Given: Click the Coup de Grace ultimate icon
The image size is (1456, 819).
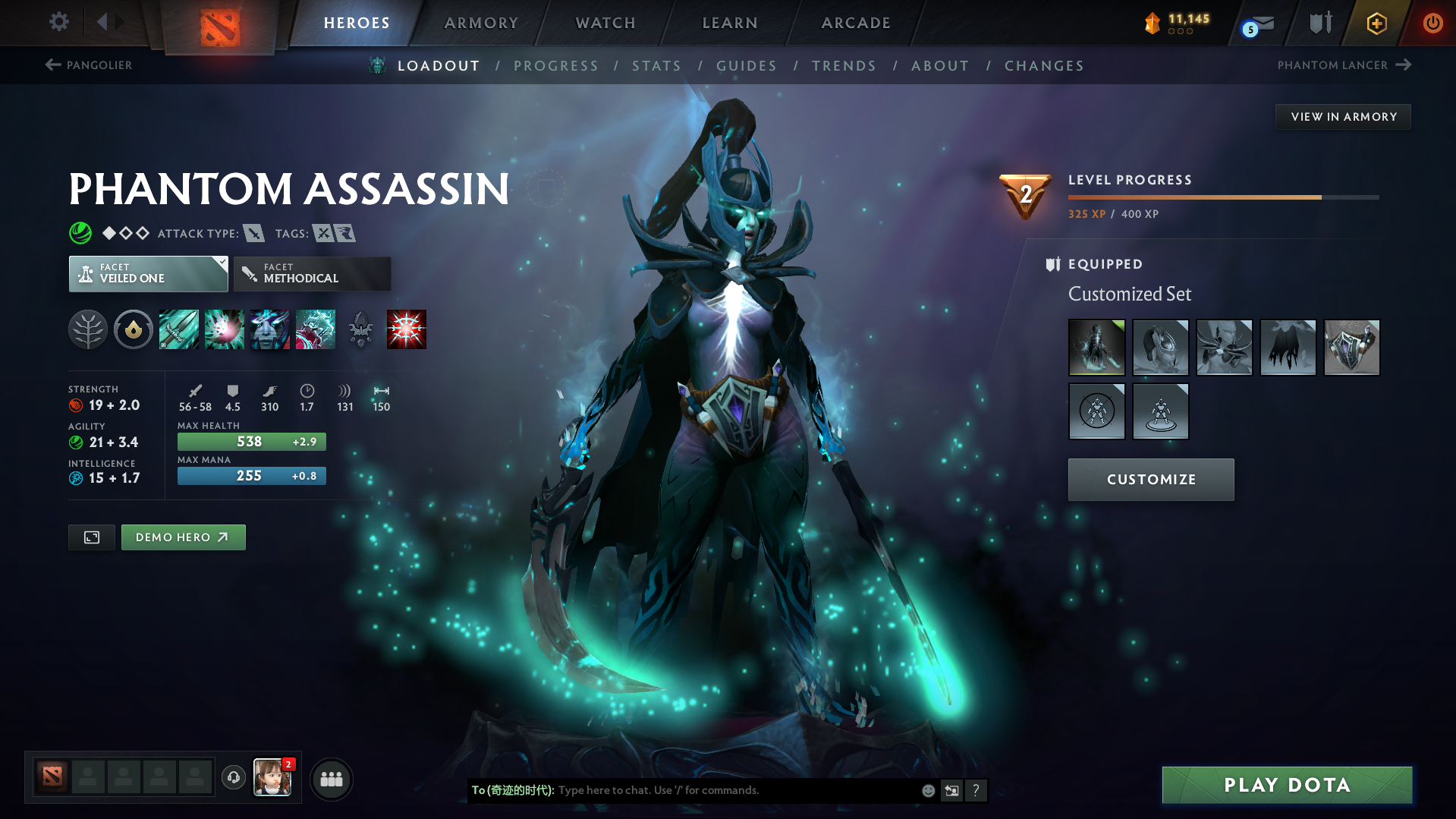Looking at the screenshot, I should 407,329.
